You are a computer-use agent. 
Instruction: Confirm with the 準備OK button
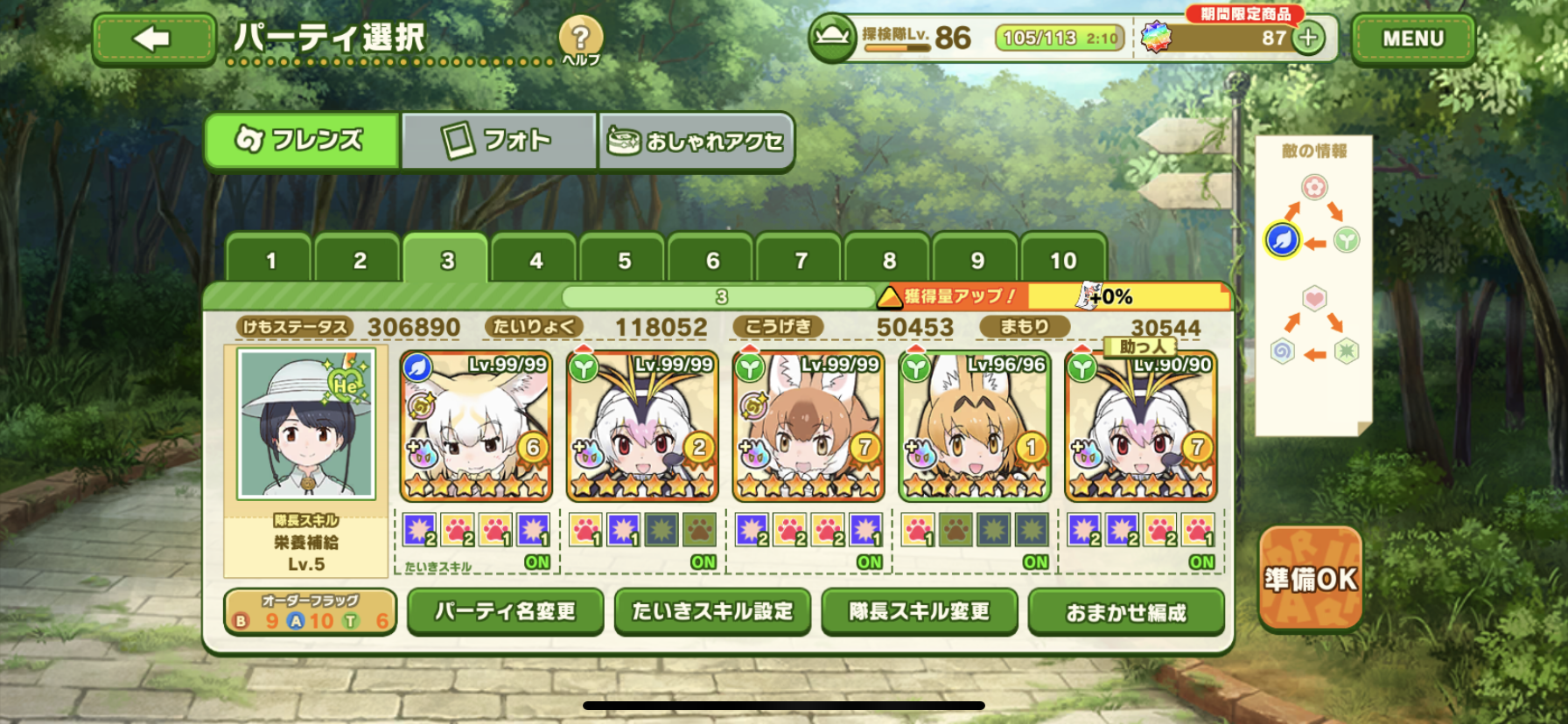click(1310, 579)
